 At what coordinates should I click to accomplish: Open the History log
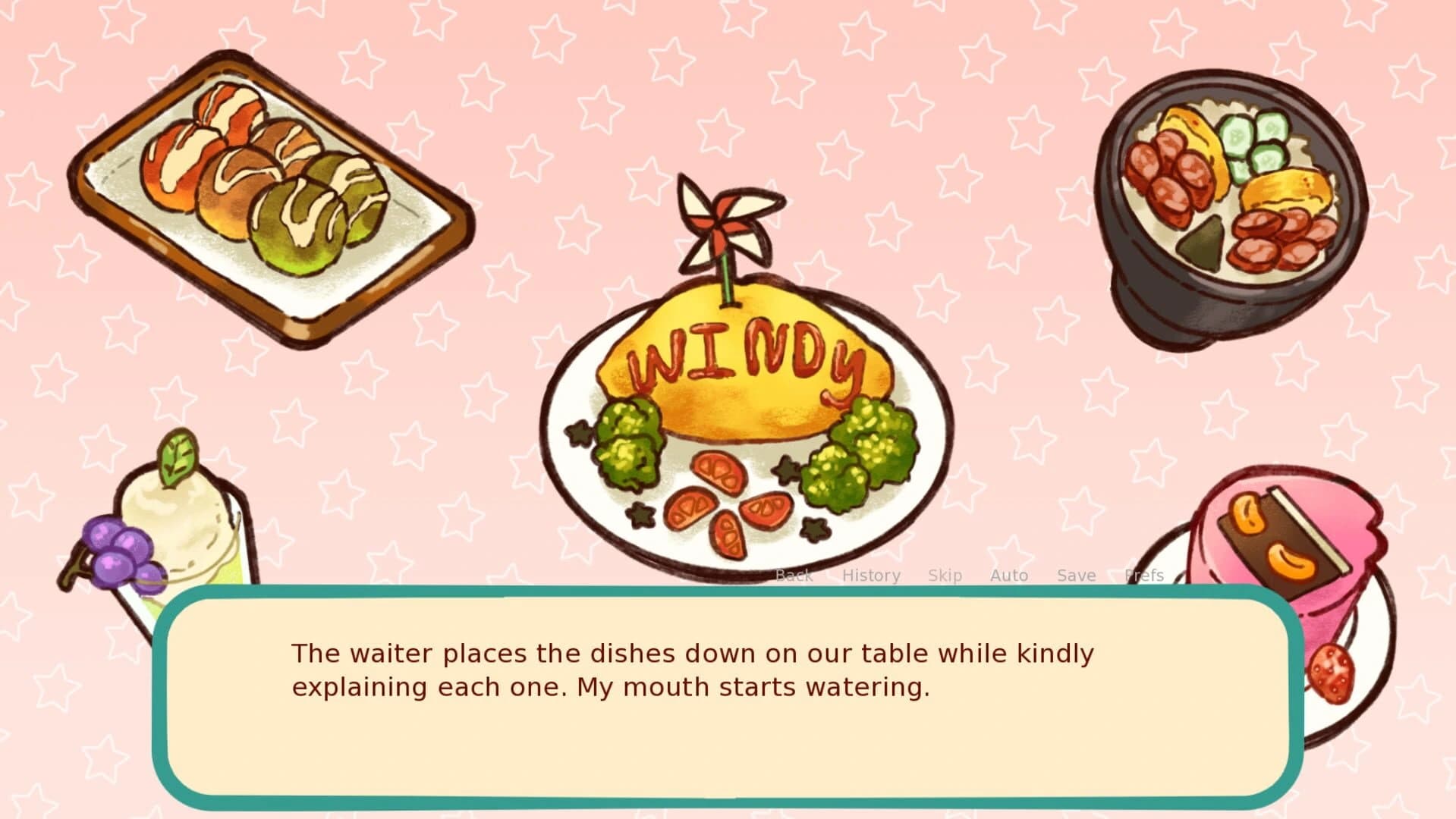coord(871,575)
